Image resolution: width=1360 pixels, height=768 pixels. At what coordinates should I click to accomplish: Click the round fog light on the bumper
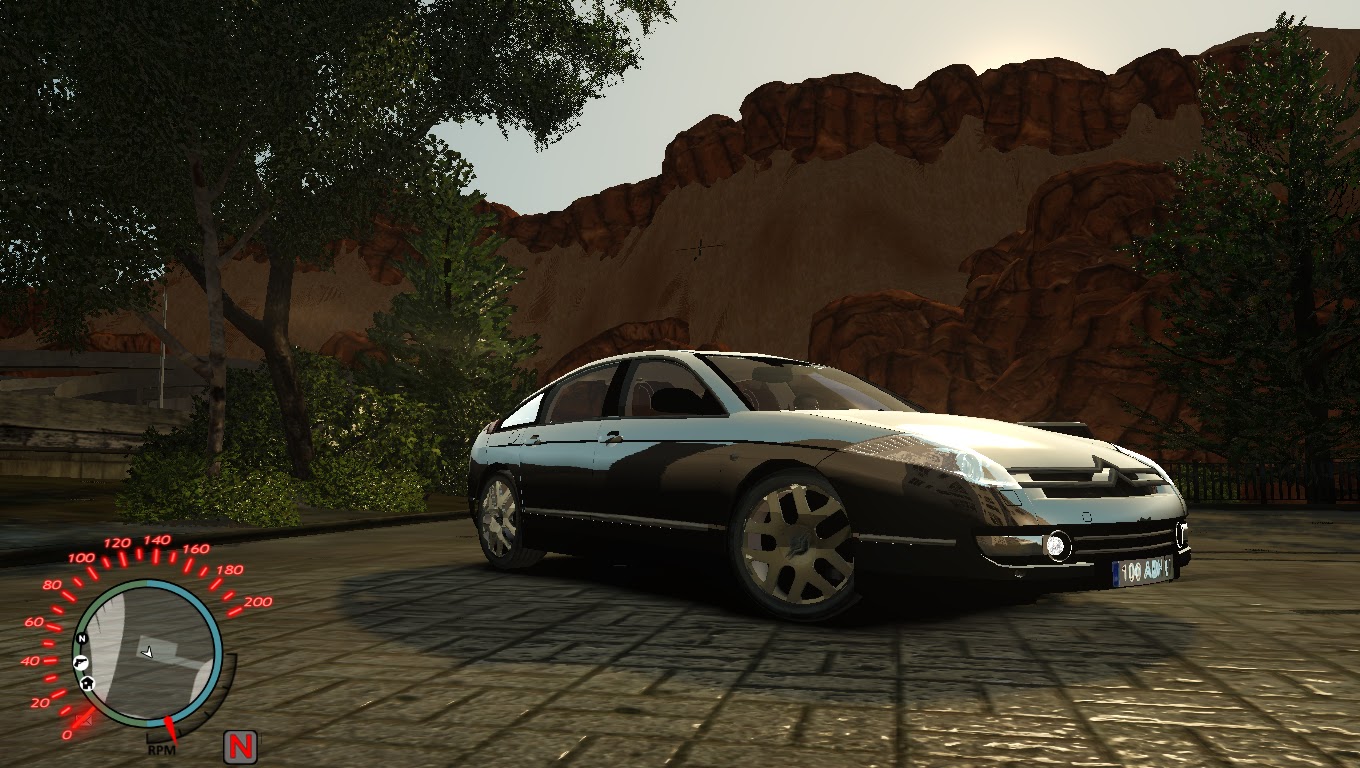(1058, 547)
